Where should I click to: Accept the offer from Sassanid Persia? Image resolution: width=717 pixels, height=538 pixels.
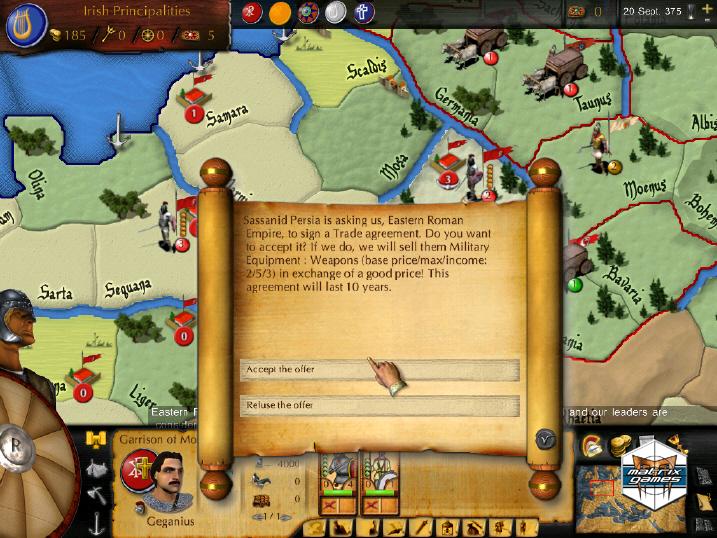coord(379,370)
